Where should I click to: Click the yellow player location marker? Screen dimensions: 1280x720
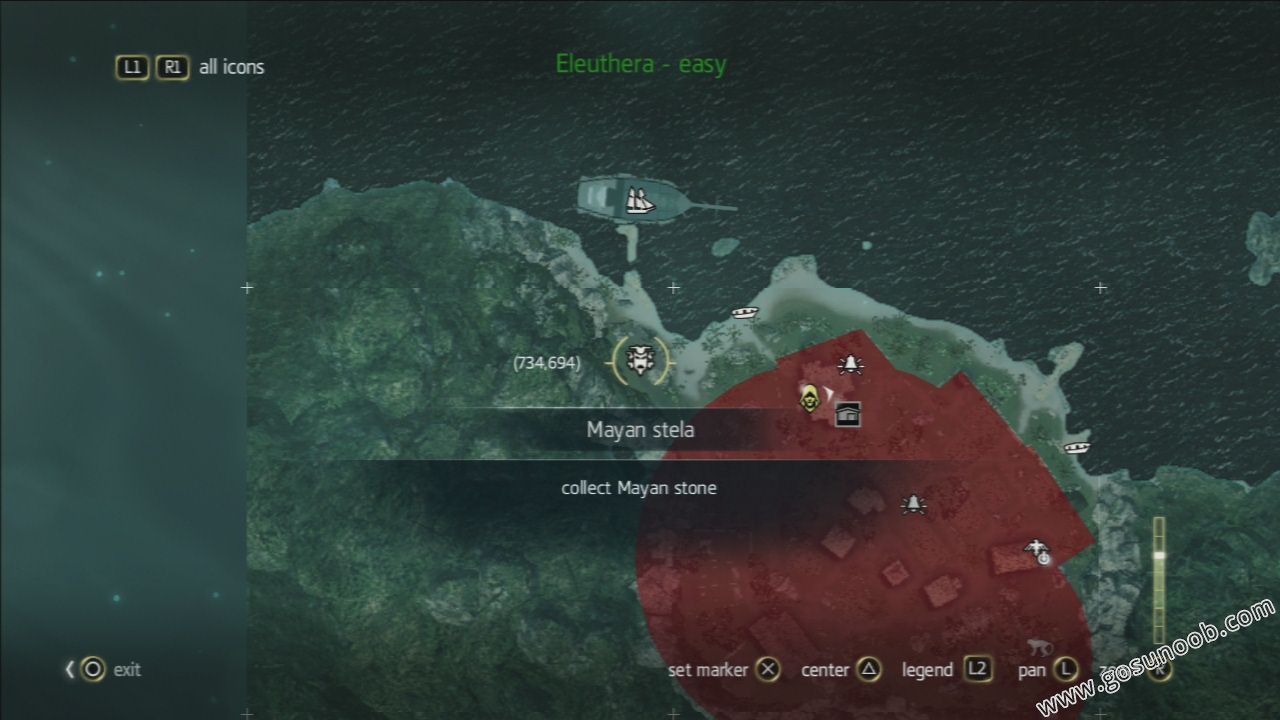[x=810, y=400]
